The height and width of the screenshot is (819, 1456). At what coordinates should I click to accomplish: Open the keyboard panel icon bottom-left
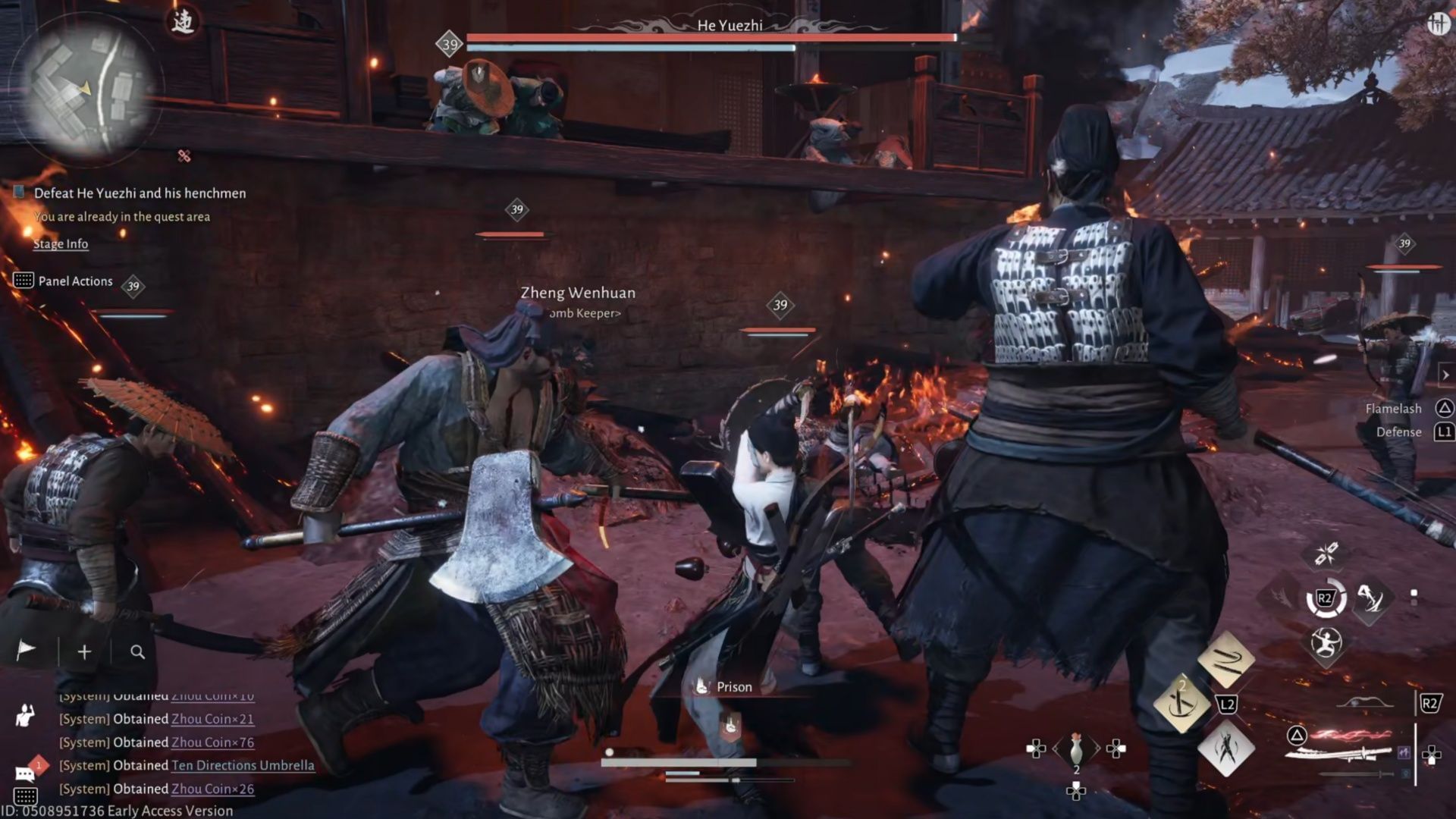click(25, 796)
